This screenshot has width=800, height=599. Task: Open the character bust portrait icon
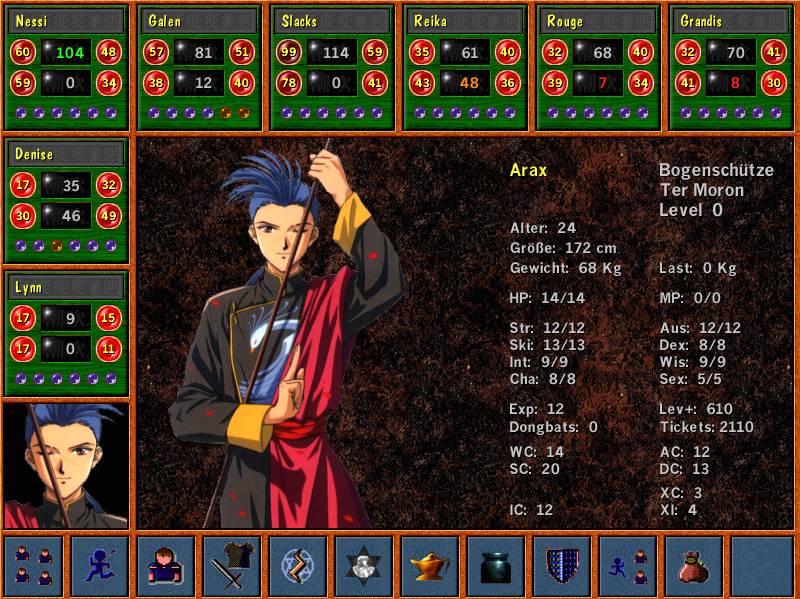(x=166, y=566)
